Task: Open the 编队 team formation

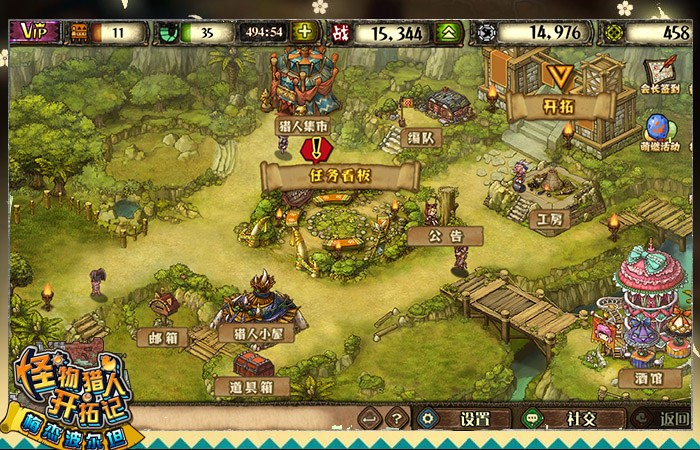Action: click(420, 138)
